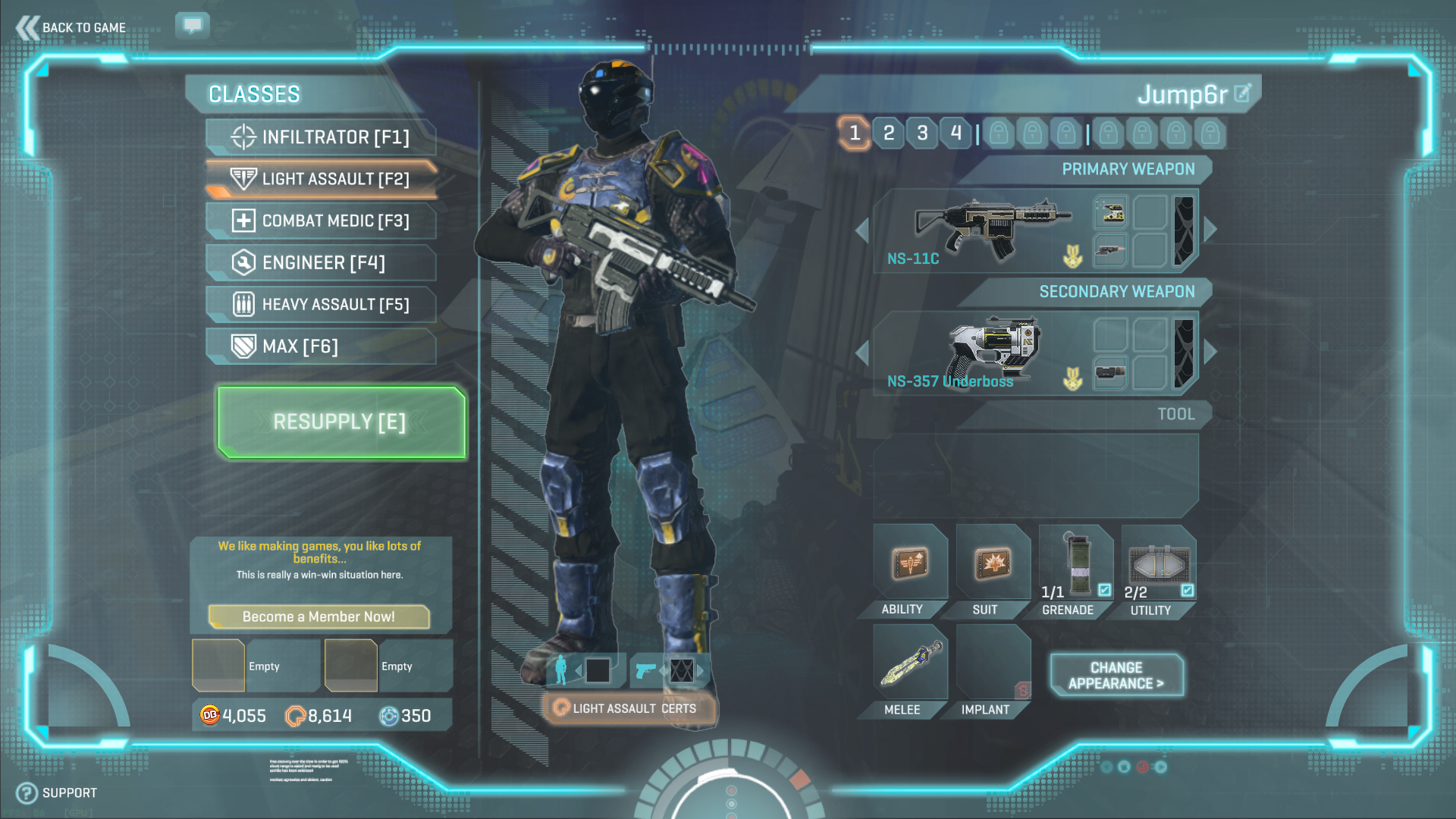This screenshot has height=819, width=1456.
Task: Pick the MAX class
Action: (x=322, y=347)
